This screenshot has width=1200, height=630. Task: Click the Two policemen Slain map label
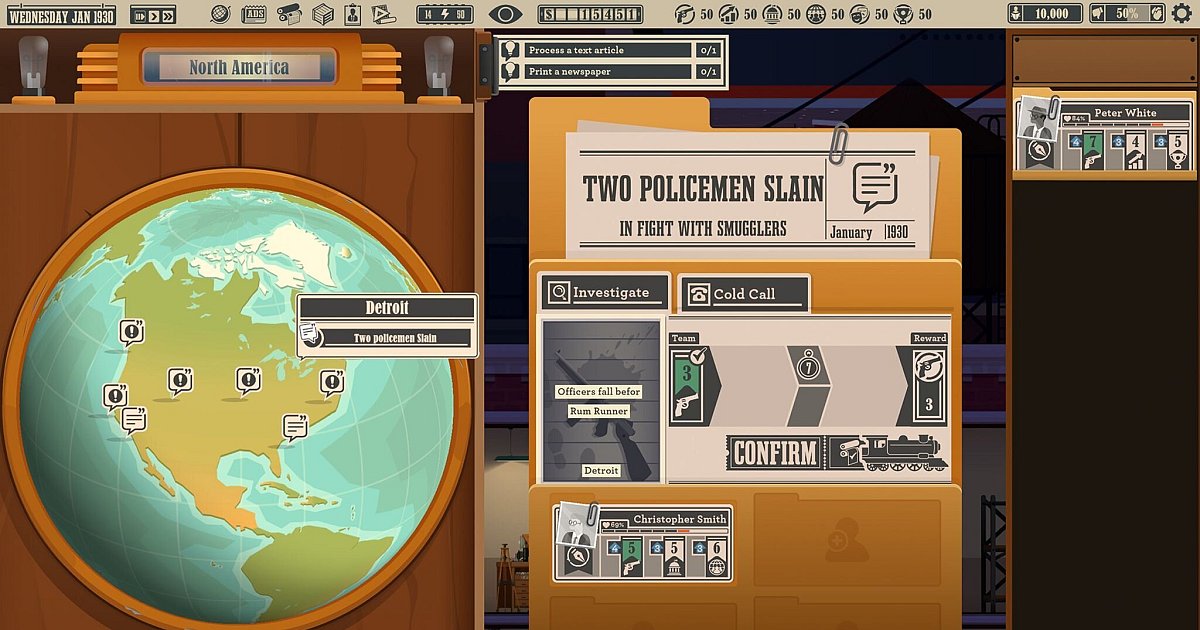coord(400,338)
